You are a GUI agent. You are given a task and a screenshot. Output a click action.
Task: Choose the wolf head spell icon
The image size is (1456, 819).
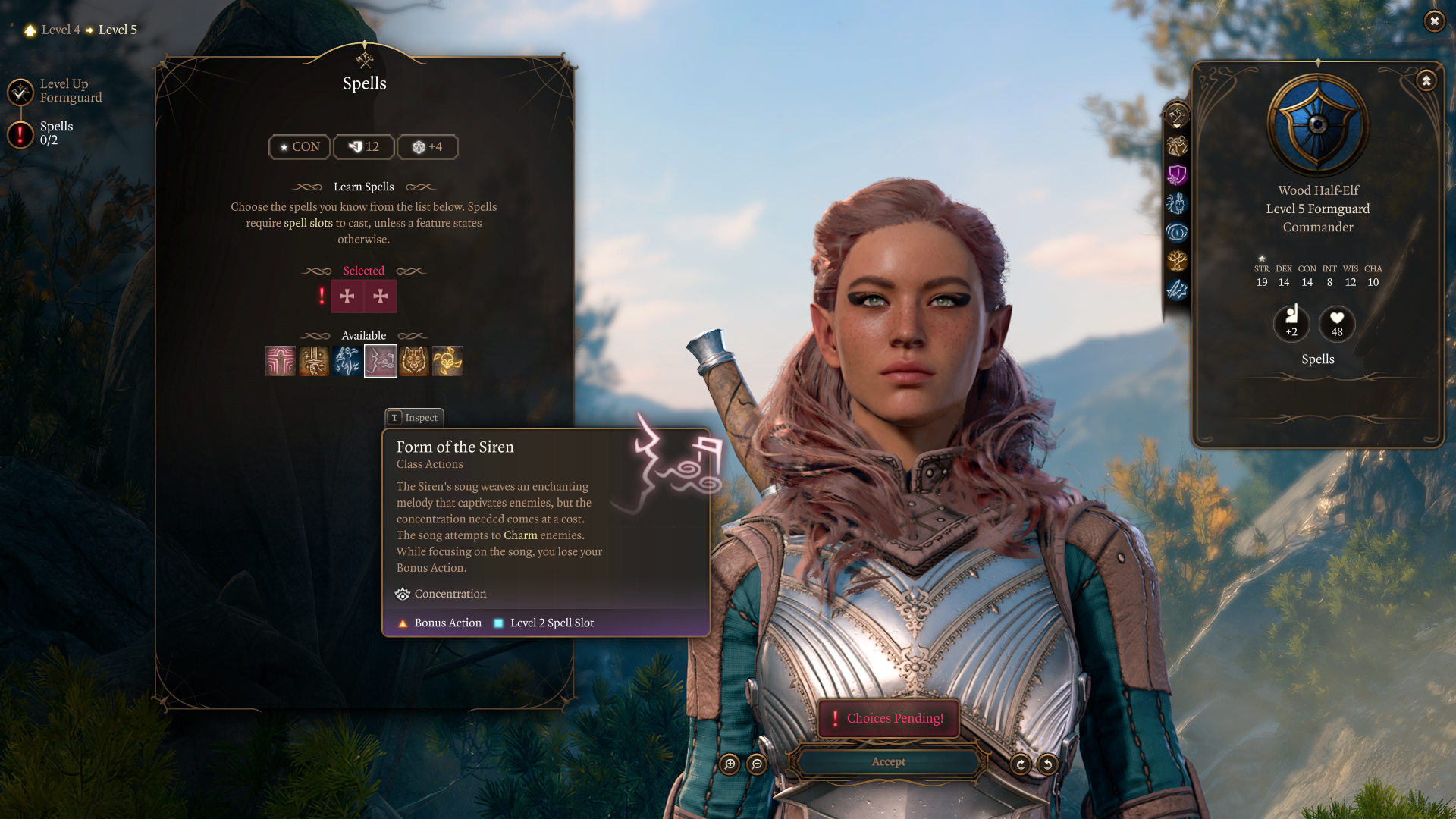[x=414, y=361]
